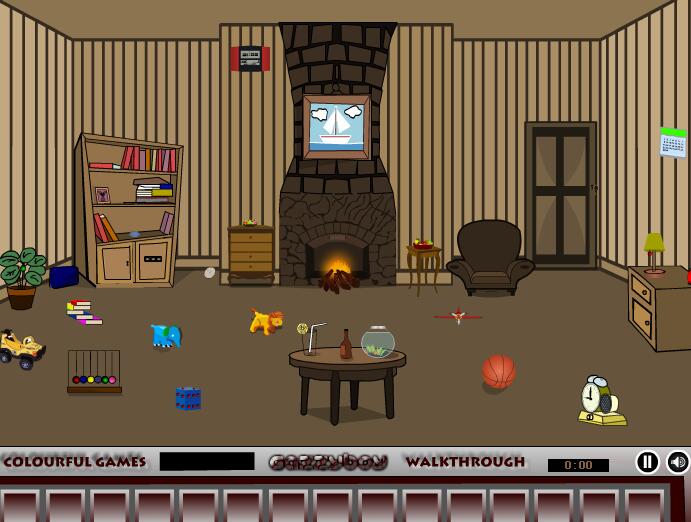Screen dimensions: 691x522
Task: Toggle the sound speaker button
Action: 678,462
